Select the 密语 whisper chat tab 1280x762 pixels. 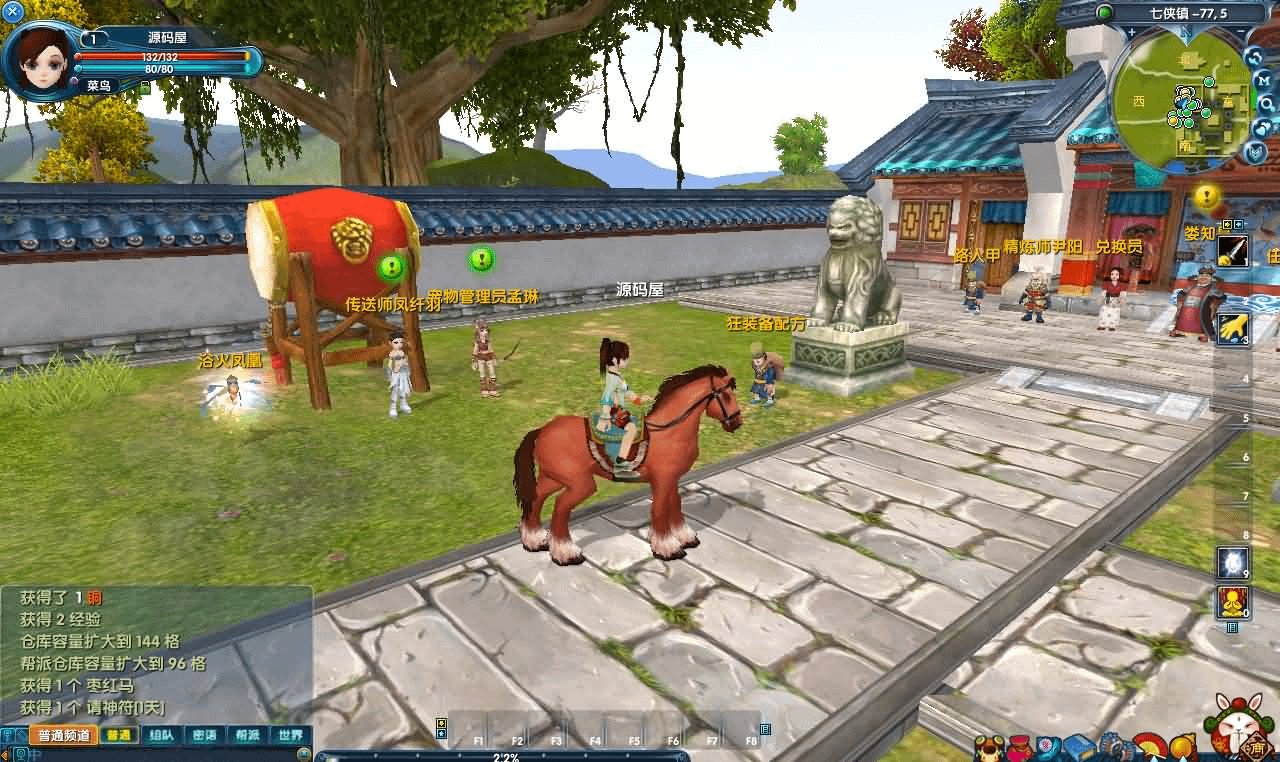204,735
